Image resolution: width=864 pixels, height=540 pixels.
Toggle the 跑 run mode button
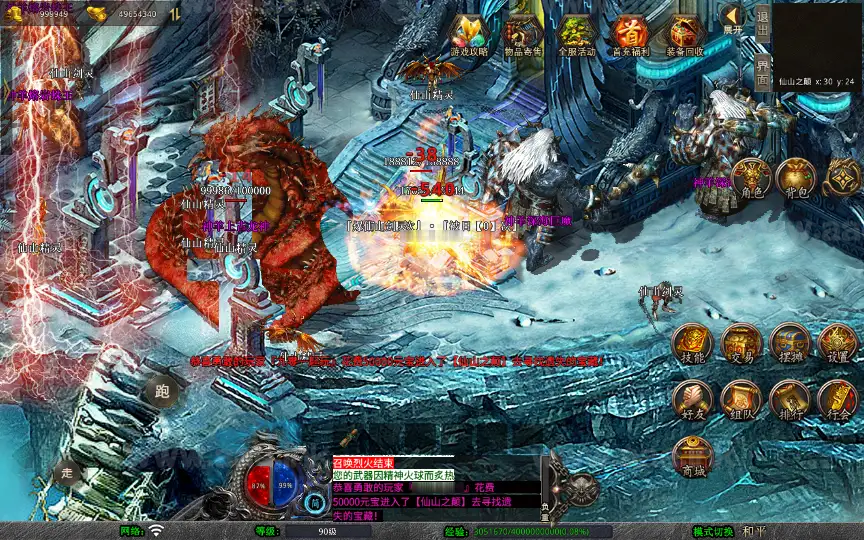point(161,391)
